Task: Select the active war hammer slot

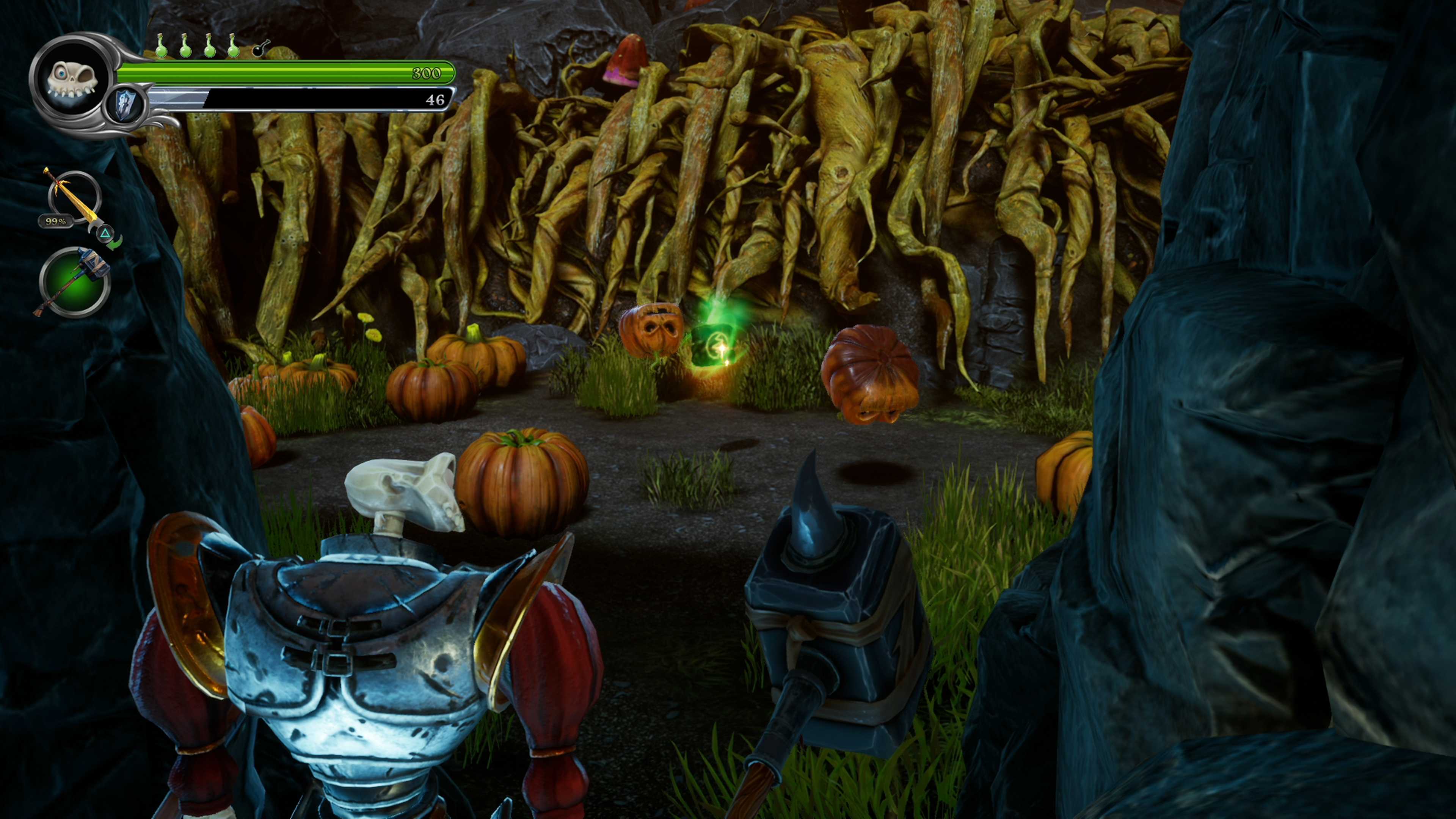Action: tap(74, 282)
